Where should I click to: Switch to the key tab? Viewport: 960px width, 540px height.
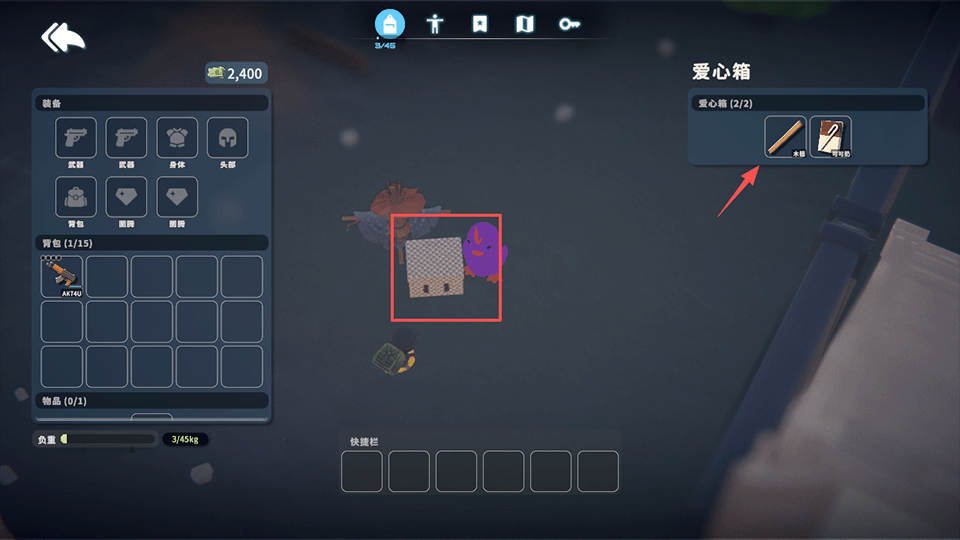point(570,24)
